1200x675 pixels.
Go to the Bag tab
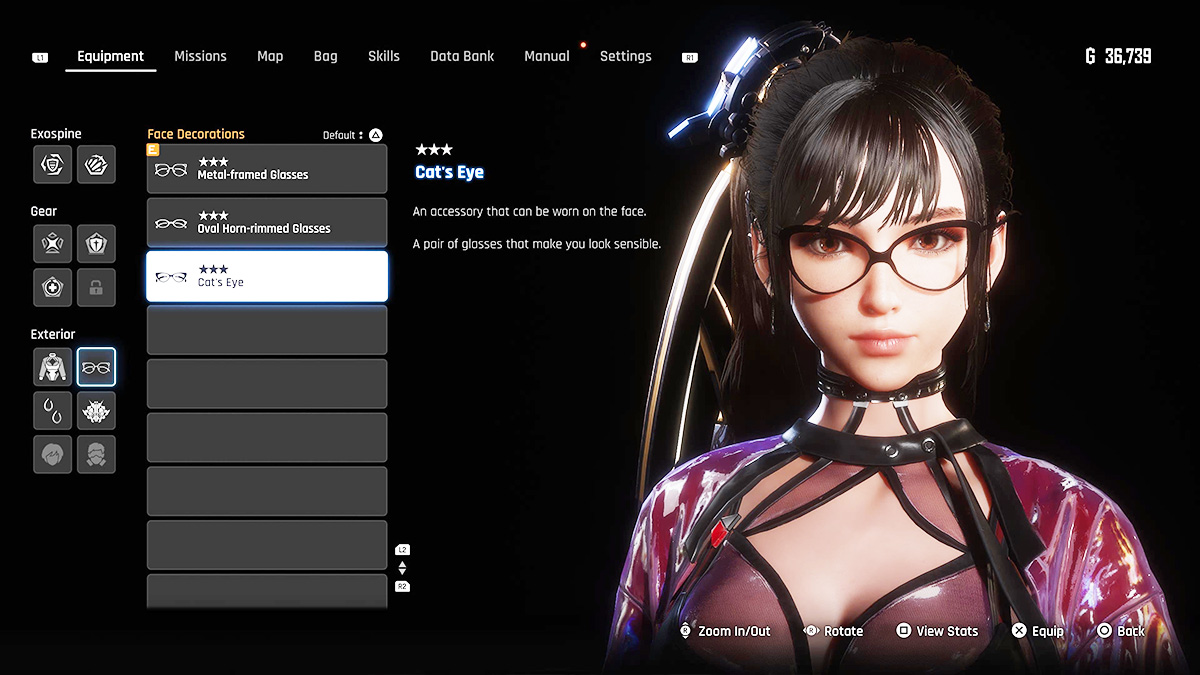pos(325,56)
